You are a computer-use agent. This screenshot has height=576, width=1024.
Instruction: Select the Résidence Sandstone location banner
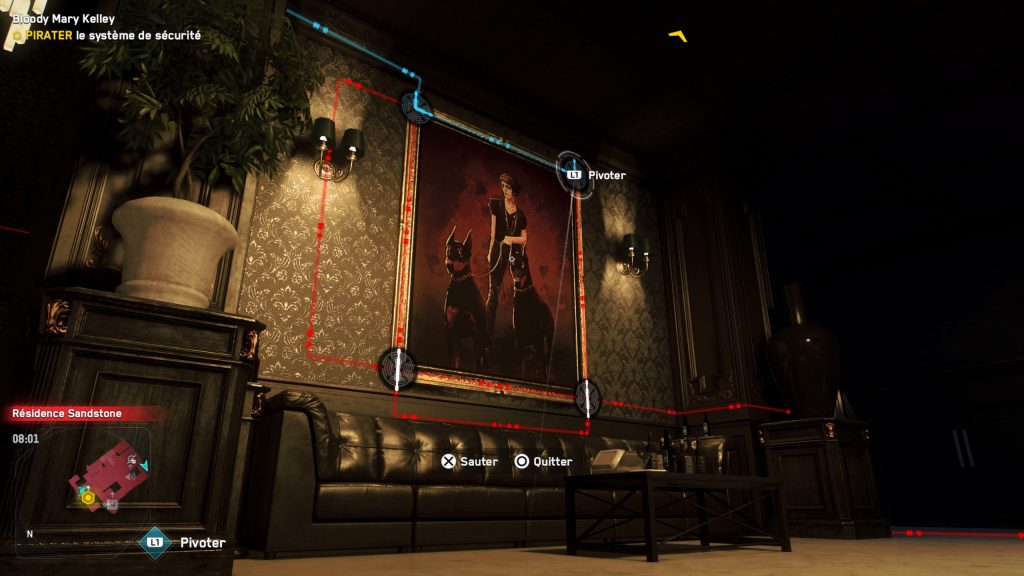(75, 413)
